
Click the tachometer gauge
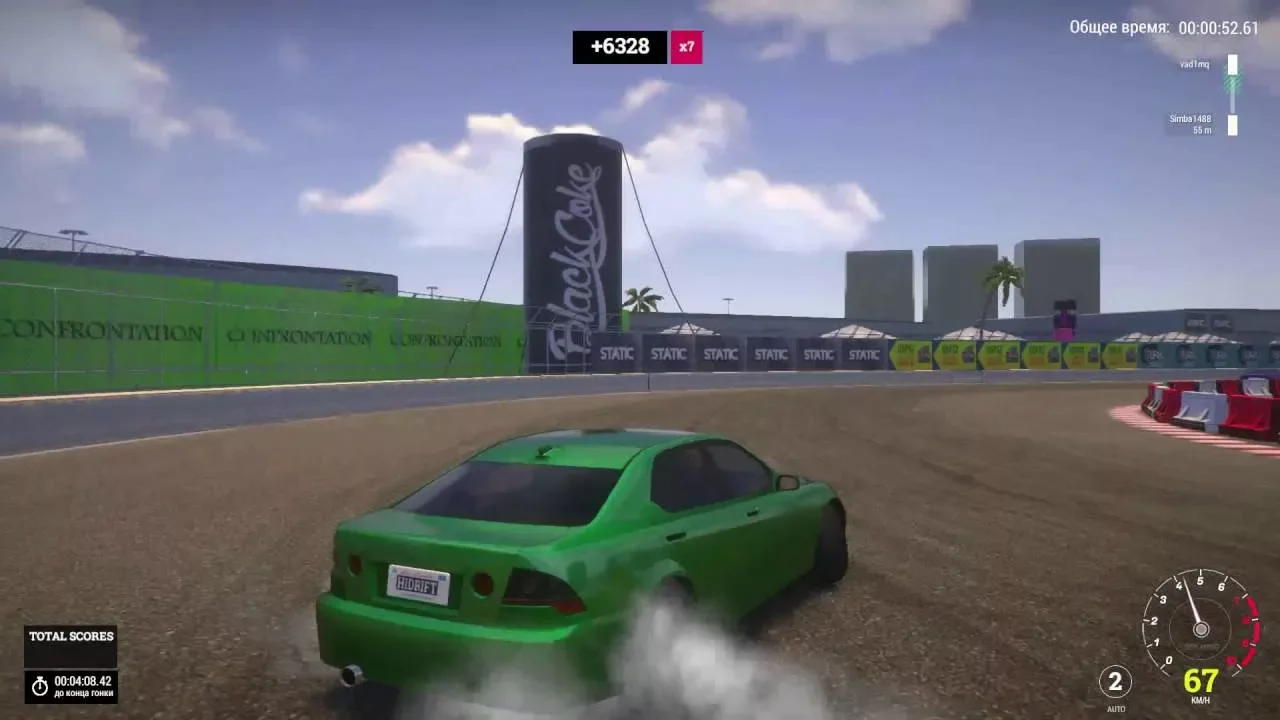[1200, 624]
